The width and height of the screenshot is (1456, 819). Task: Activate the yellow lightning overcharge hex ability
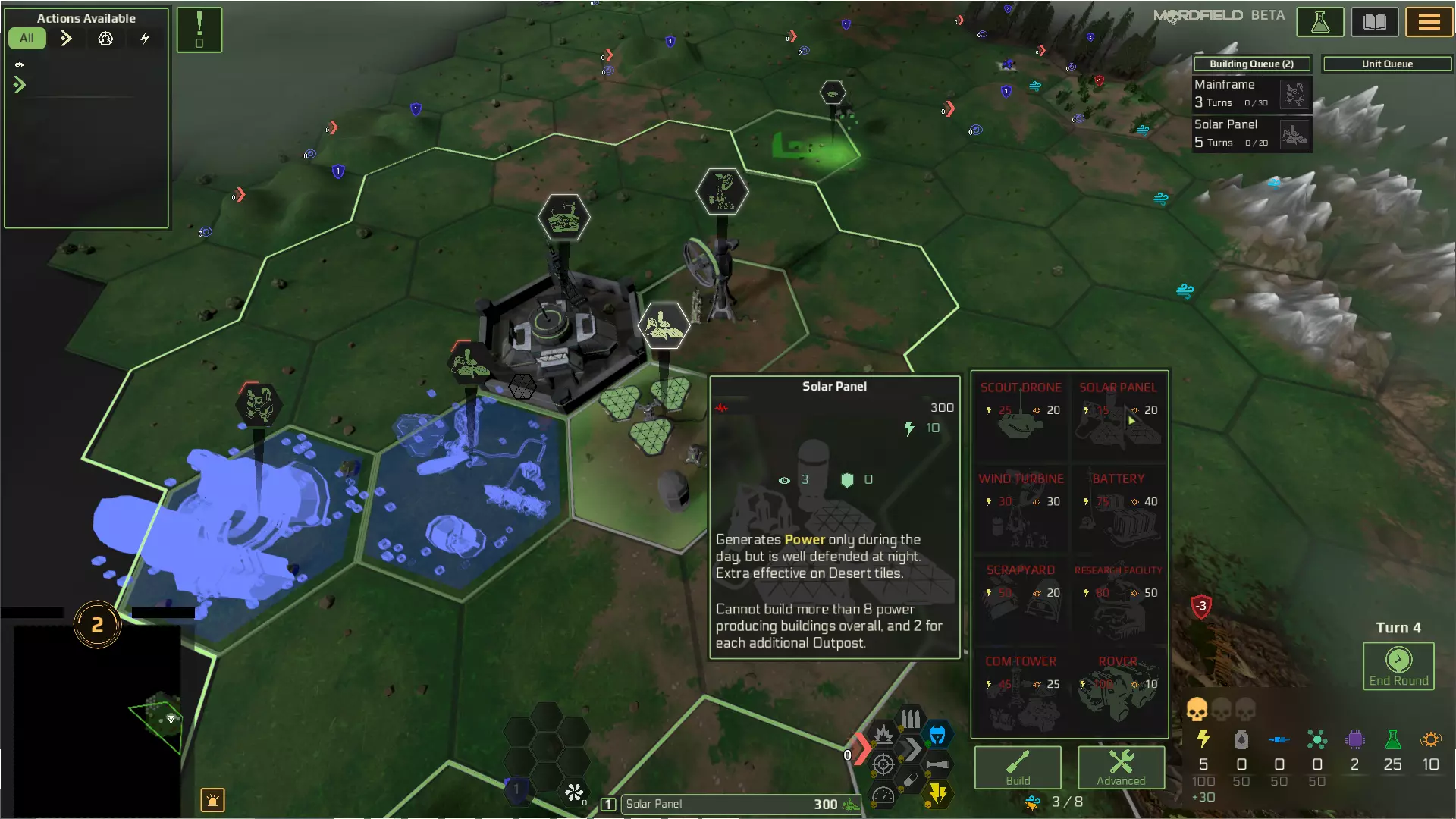point(939,793)
